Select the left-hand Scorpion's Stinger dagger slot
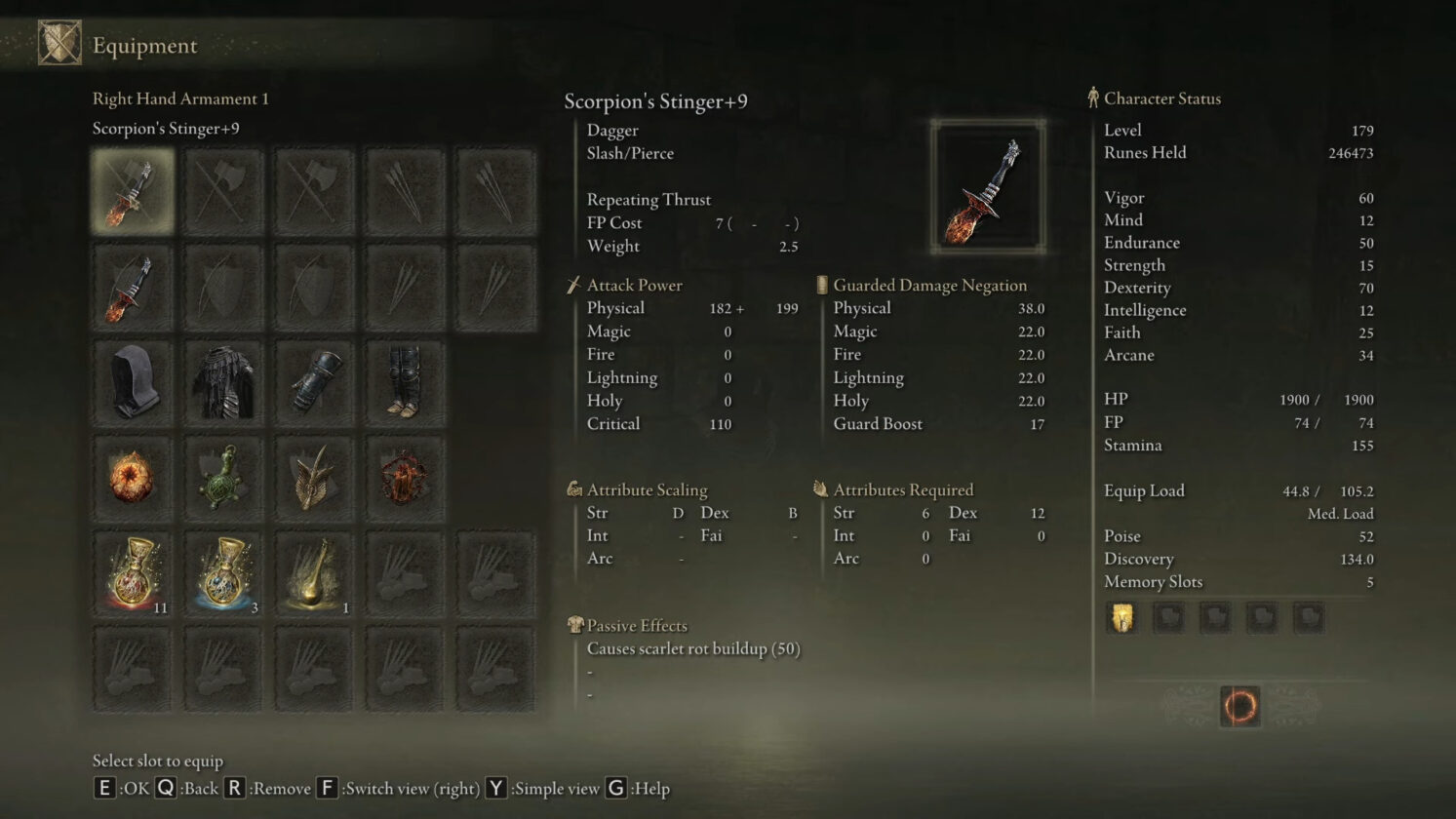Screen dimensions: 1456x819 point(132,288)
